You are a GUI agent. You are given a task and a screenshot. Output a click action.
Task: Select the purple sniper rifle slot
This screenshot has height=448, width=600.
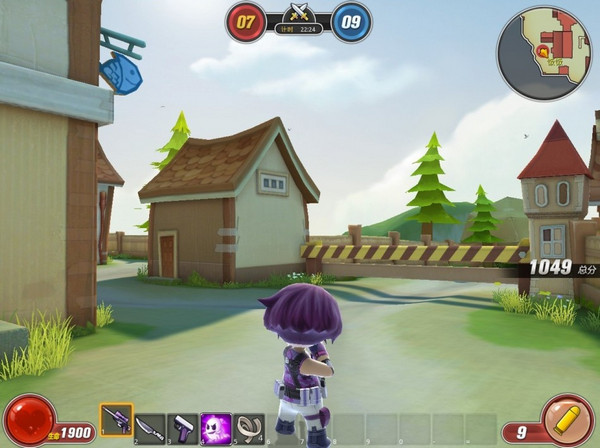[x=116, y=421]
